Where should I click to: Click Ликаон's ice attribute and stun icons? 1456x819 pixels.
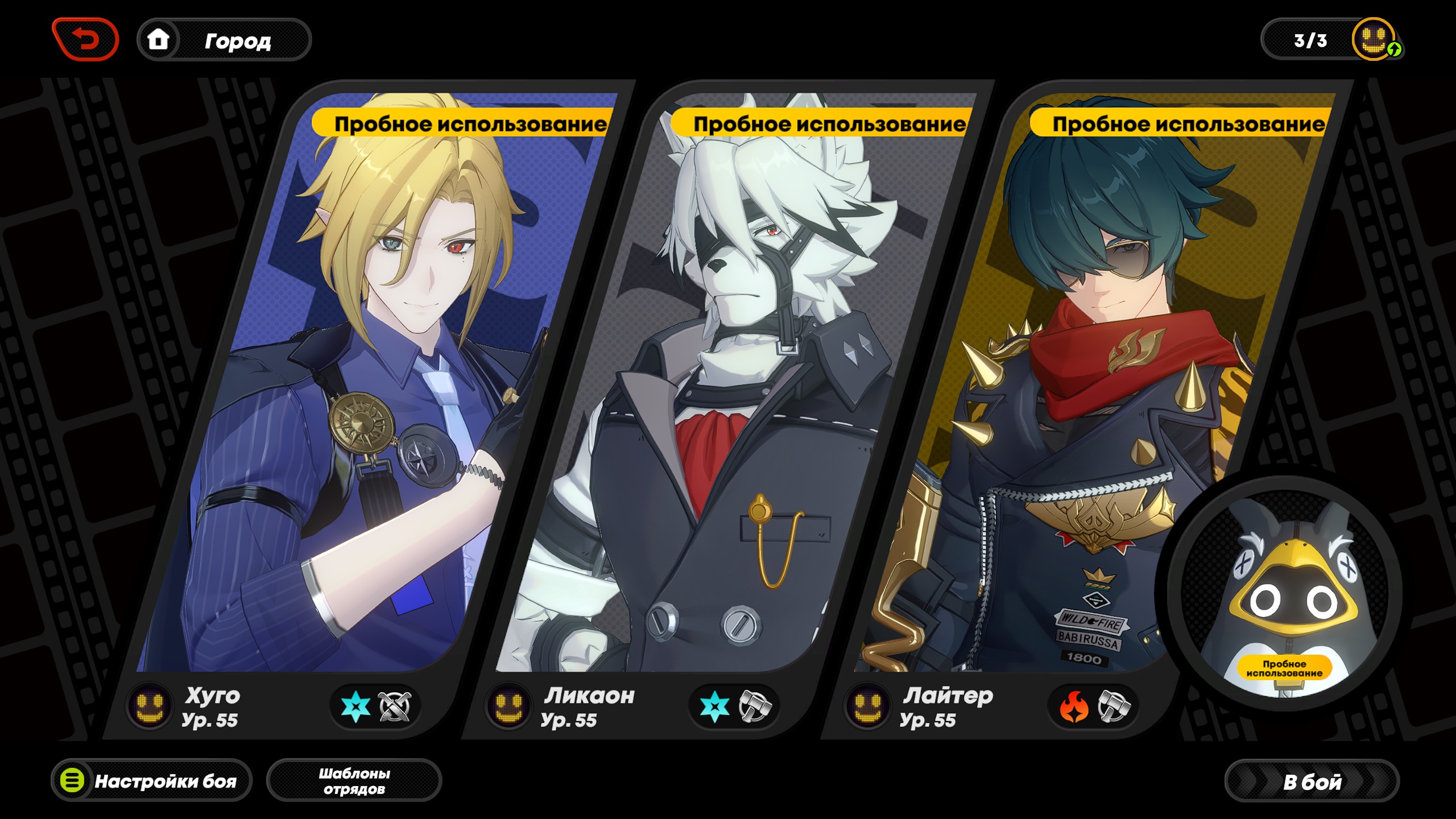click(x=734, y=707)
